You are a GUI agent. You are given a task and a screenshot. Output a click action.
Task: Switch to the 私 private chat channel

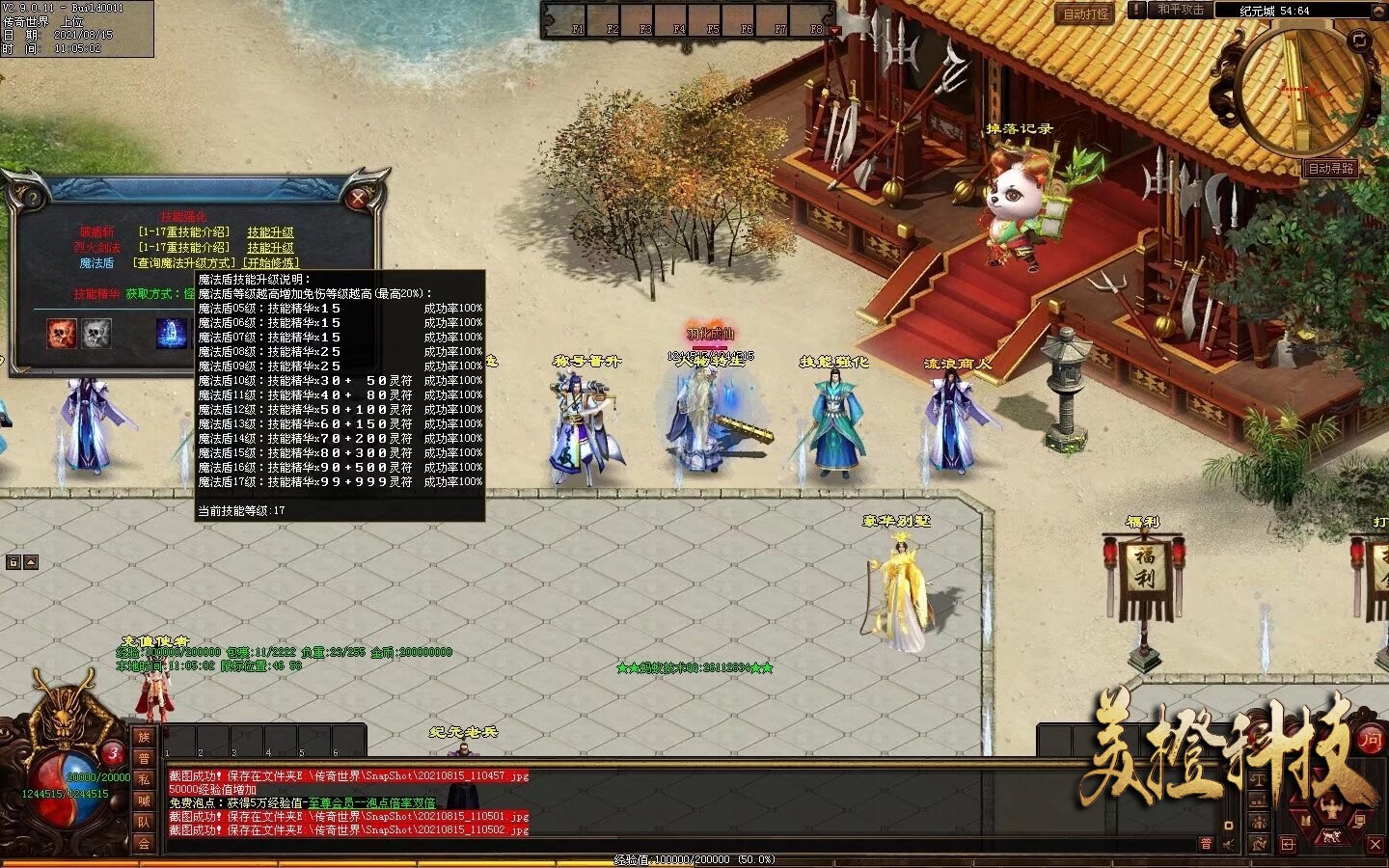[144, 778]
